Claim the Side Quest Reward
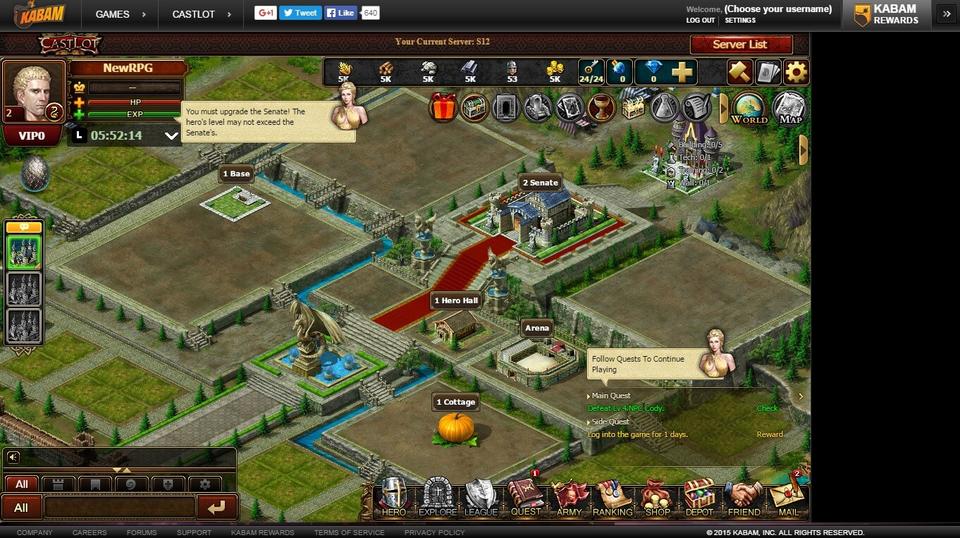 pyautogui.click(x=769, y=435)
